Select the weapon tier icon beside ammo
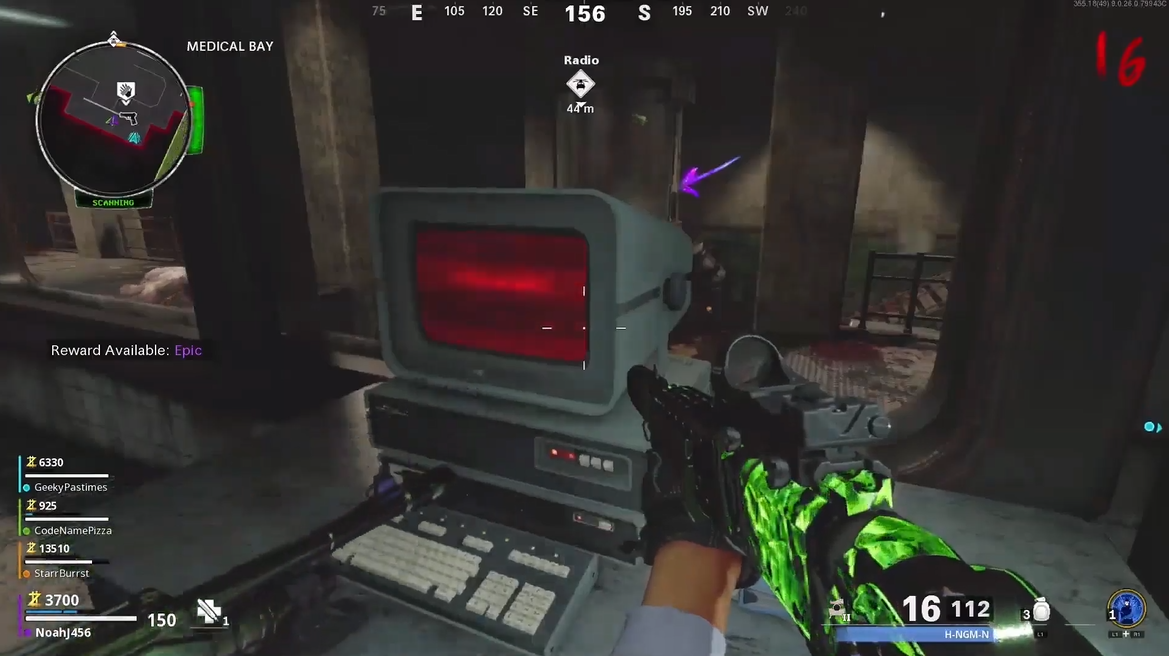This screenshot has width=1169, height=656. 838,610
